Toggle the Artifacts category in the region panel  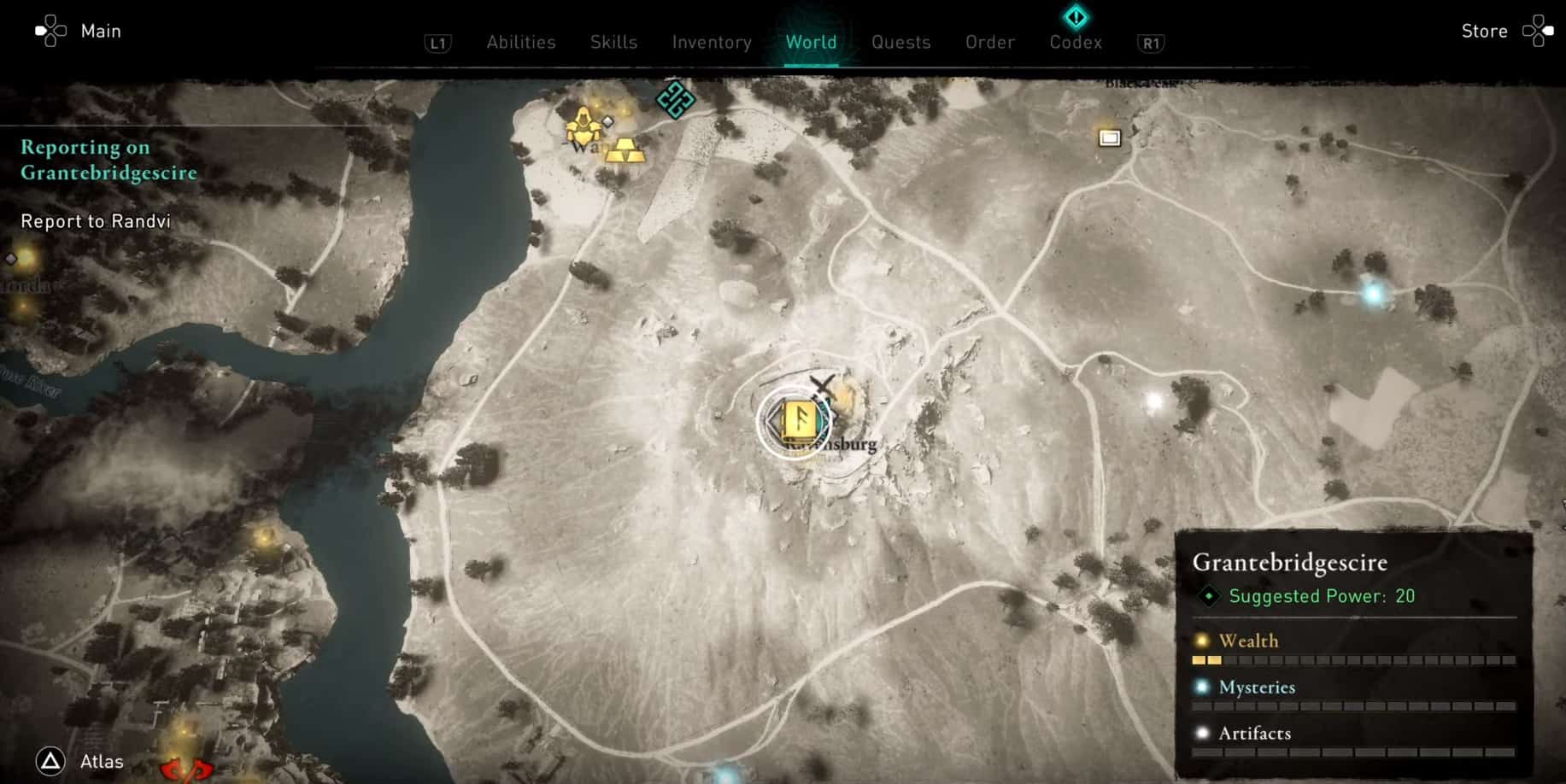pos(1254,733)
